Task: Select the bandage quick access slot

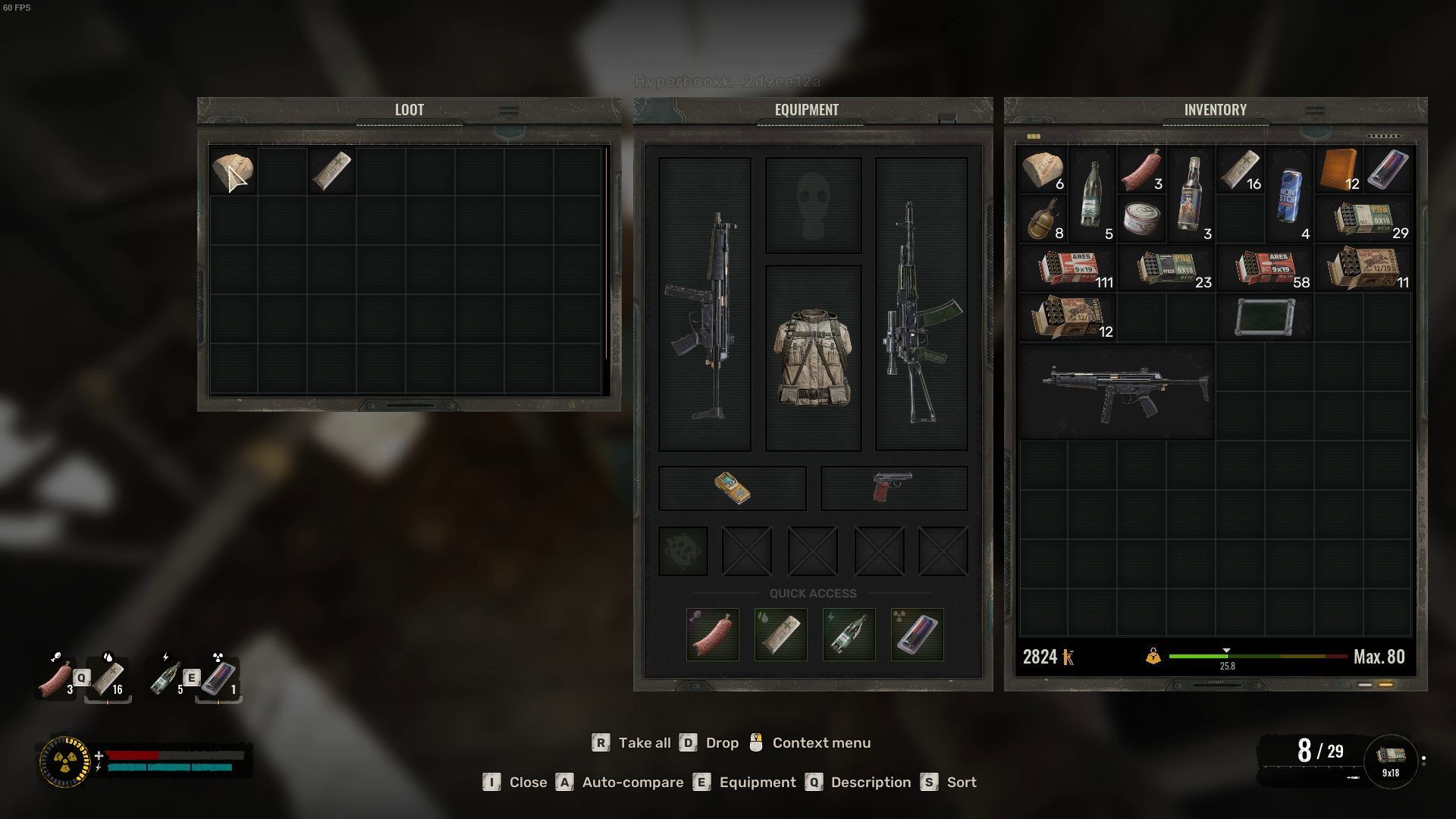Action: pyautogui.click(x=780, y=634)
